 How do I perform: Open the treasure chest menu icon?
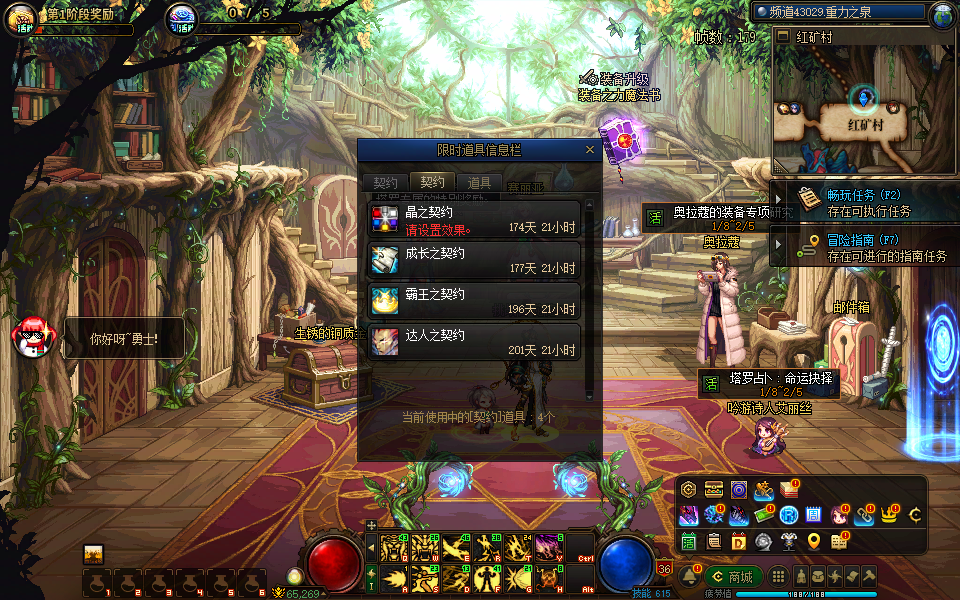[713, 489]
